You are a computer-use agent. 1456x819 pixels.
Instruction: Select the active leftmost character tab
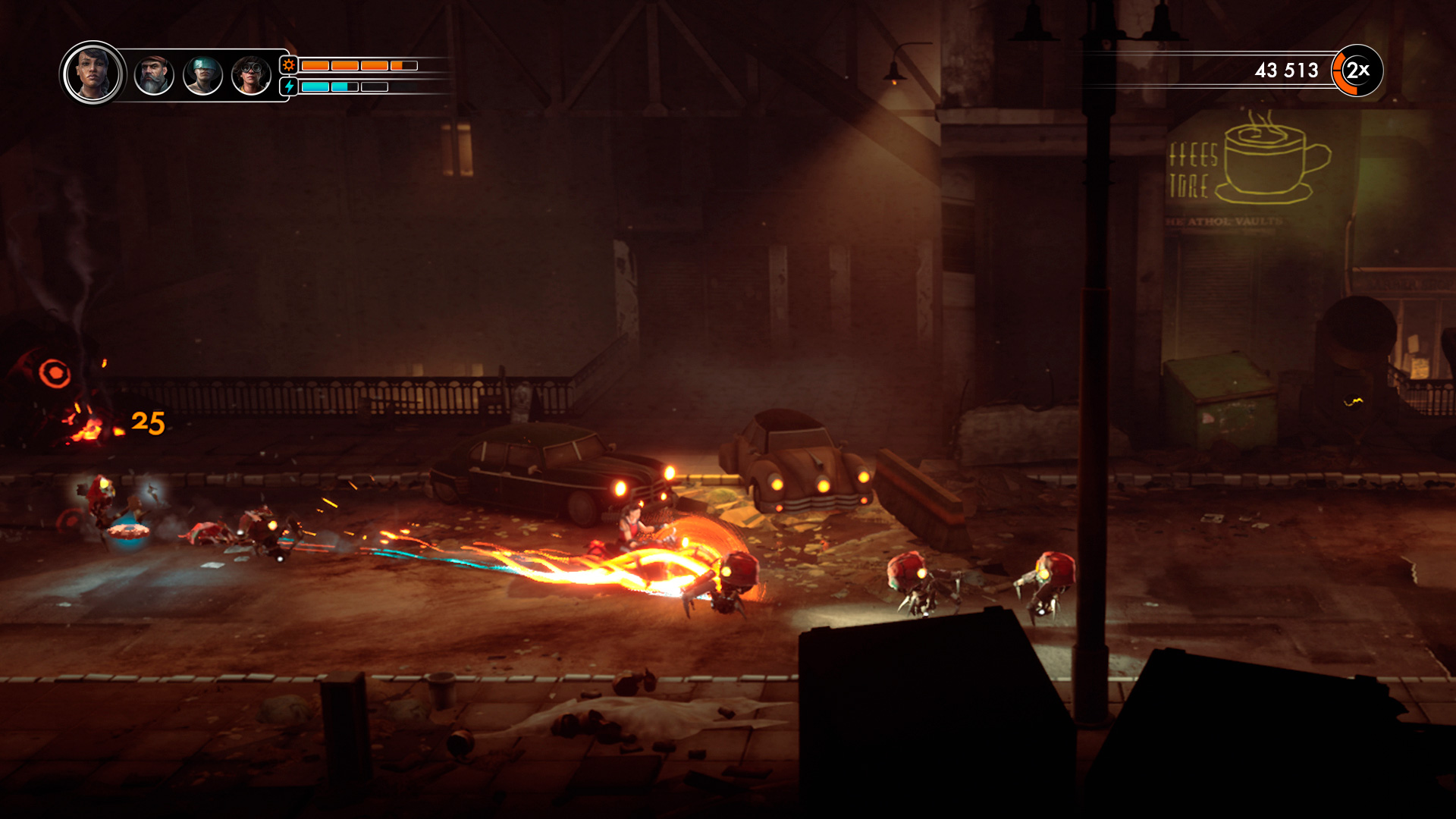point(93,74)
